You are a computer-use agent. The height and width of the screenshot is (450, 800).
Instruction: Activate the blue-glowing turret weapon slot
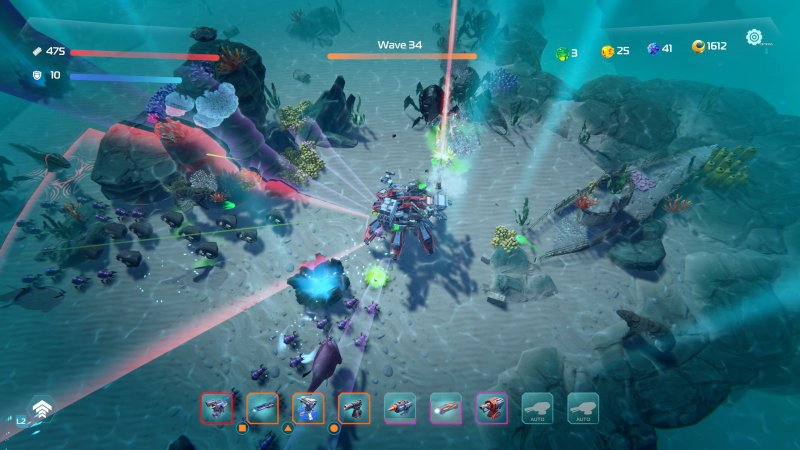tap(308, 407)
